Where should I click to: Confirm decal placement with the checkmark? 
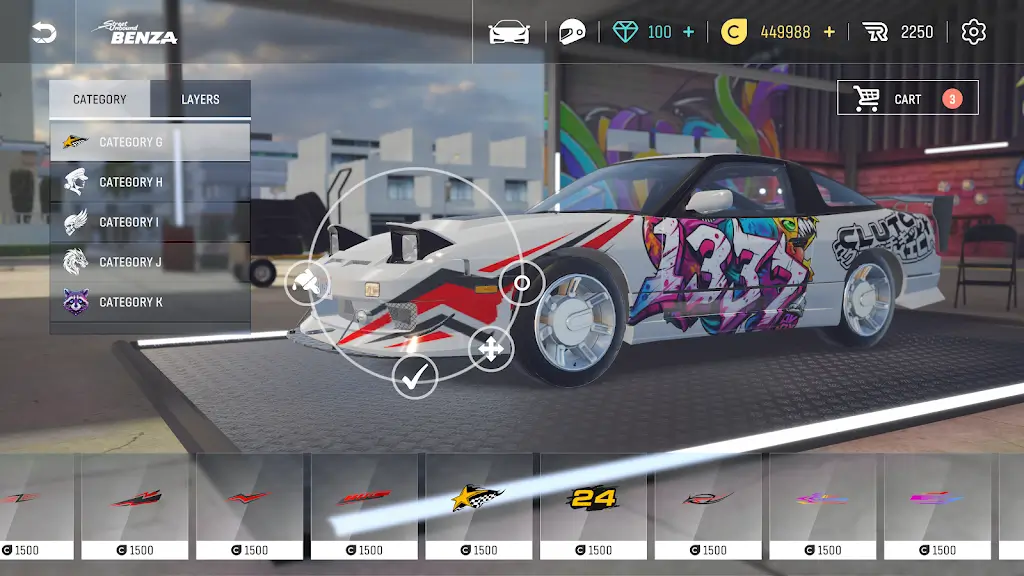415,376
